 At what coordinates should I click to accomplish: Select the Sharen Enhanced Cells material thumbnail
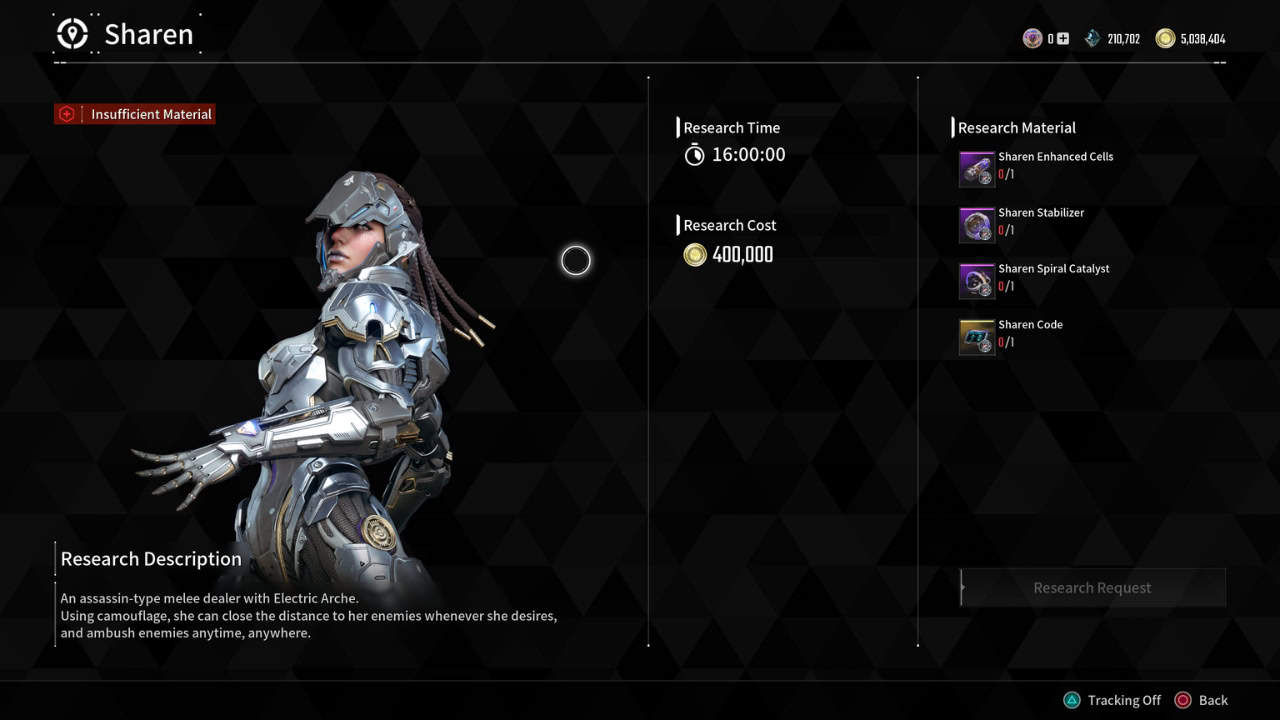[x=976, y=168]
